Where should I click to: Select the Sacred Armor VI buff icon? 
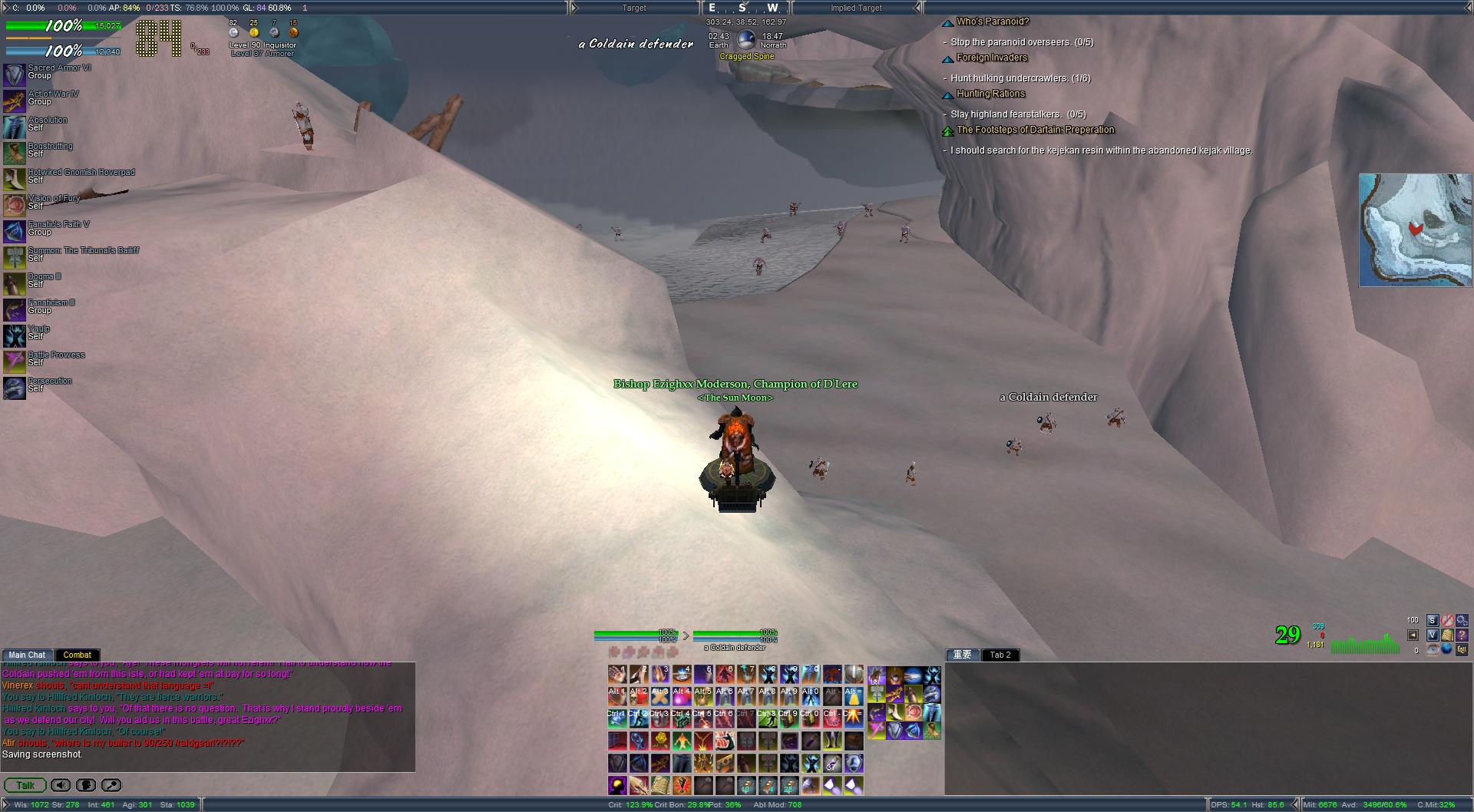click(14, 74)
